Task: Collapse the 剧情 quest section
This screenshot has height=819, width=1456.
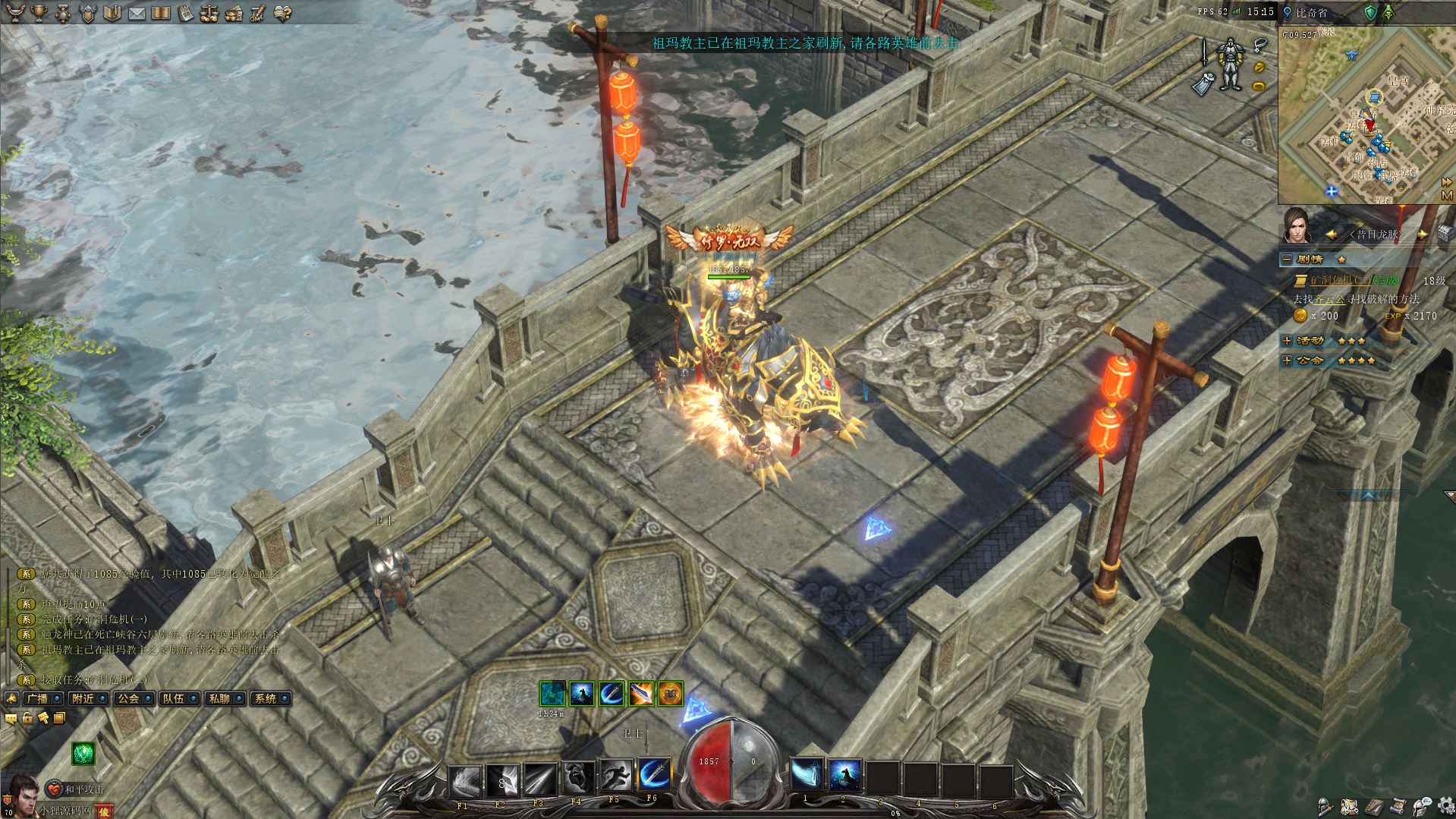Action: [1287, 260]
